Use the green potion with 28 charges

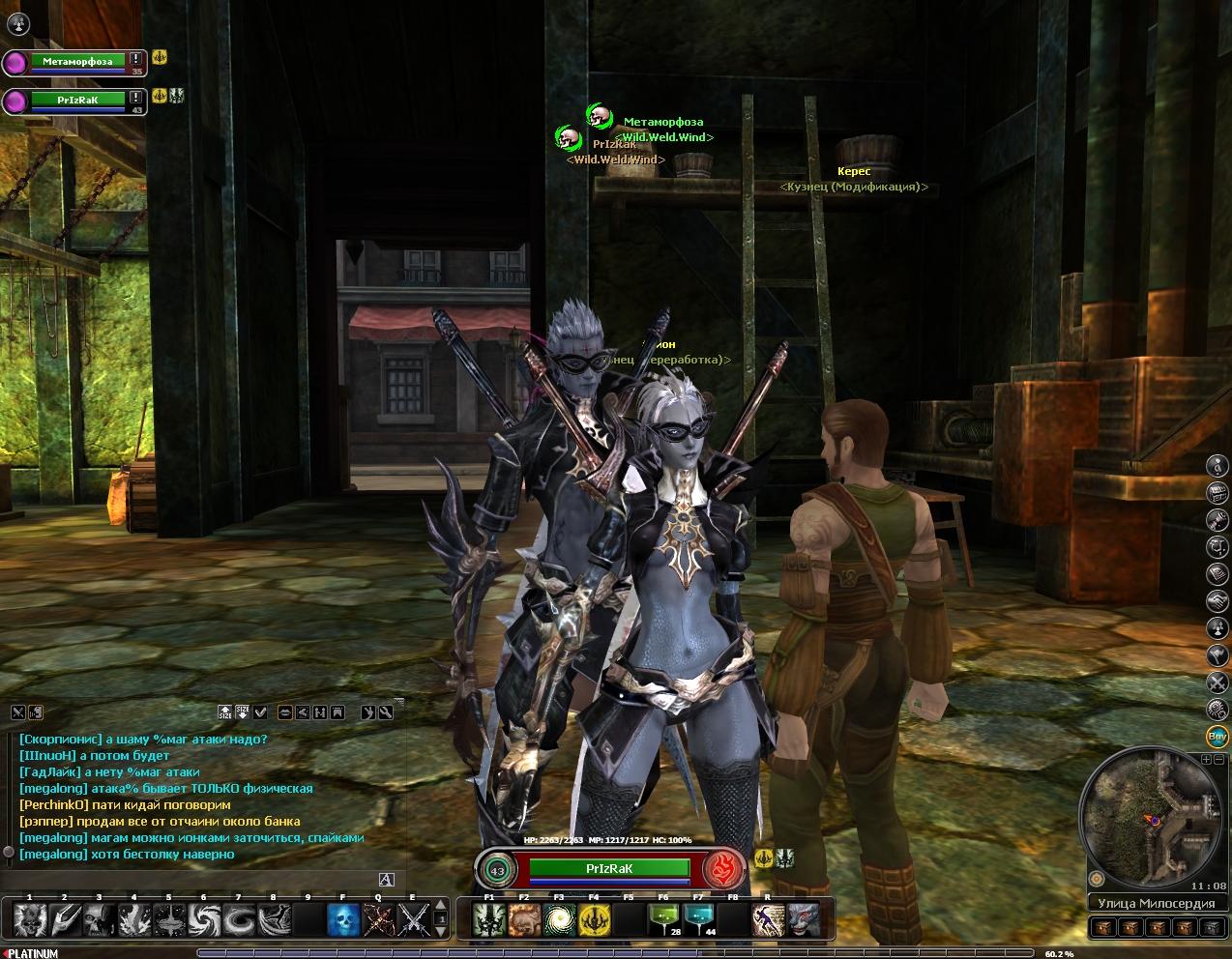point(663,919)
